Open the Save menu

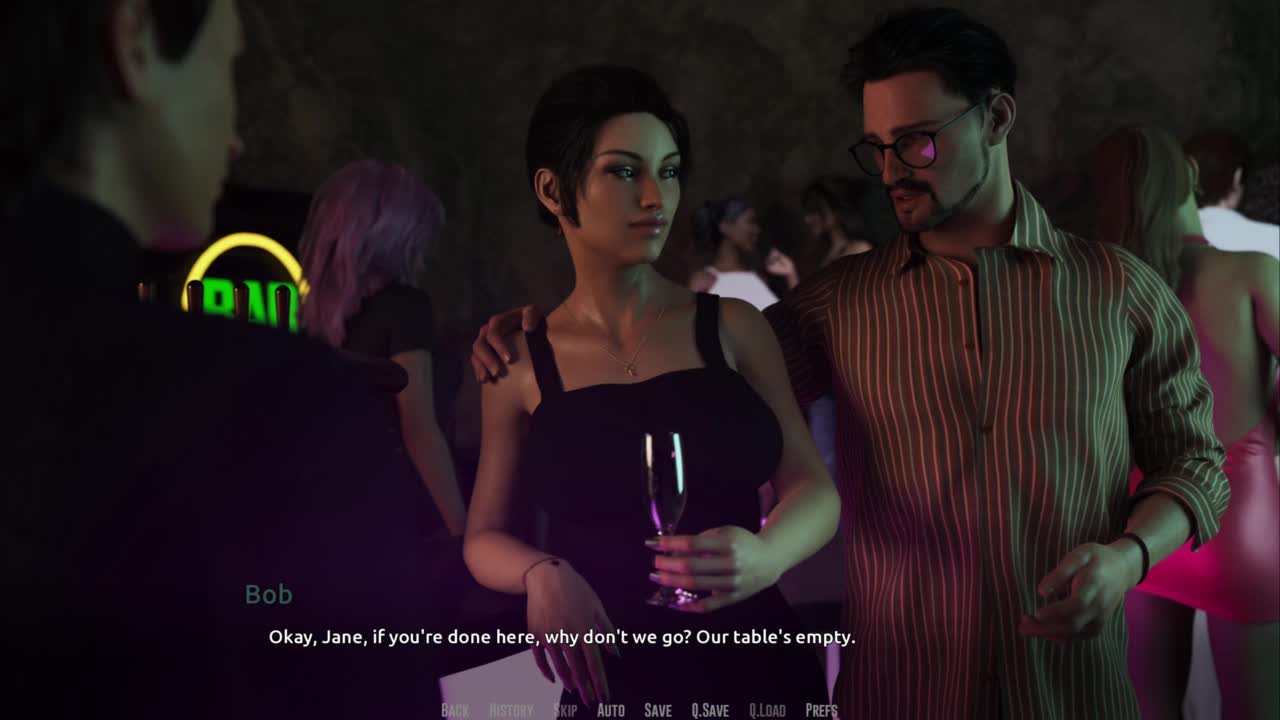pos(658,710)
